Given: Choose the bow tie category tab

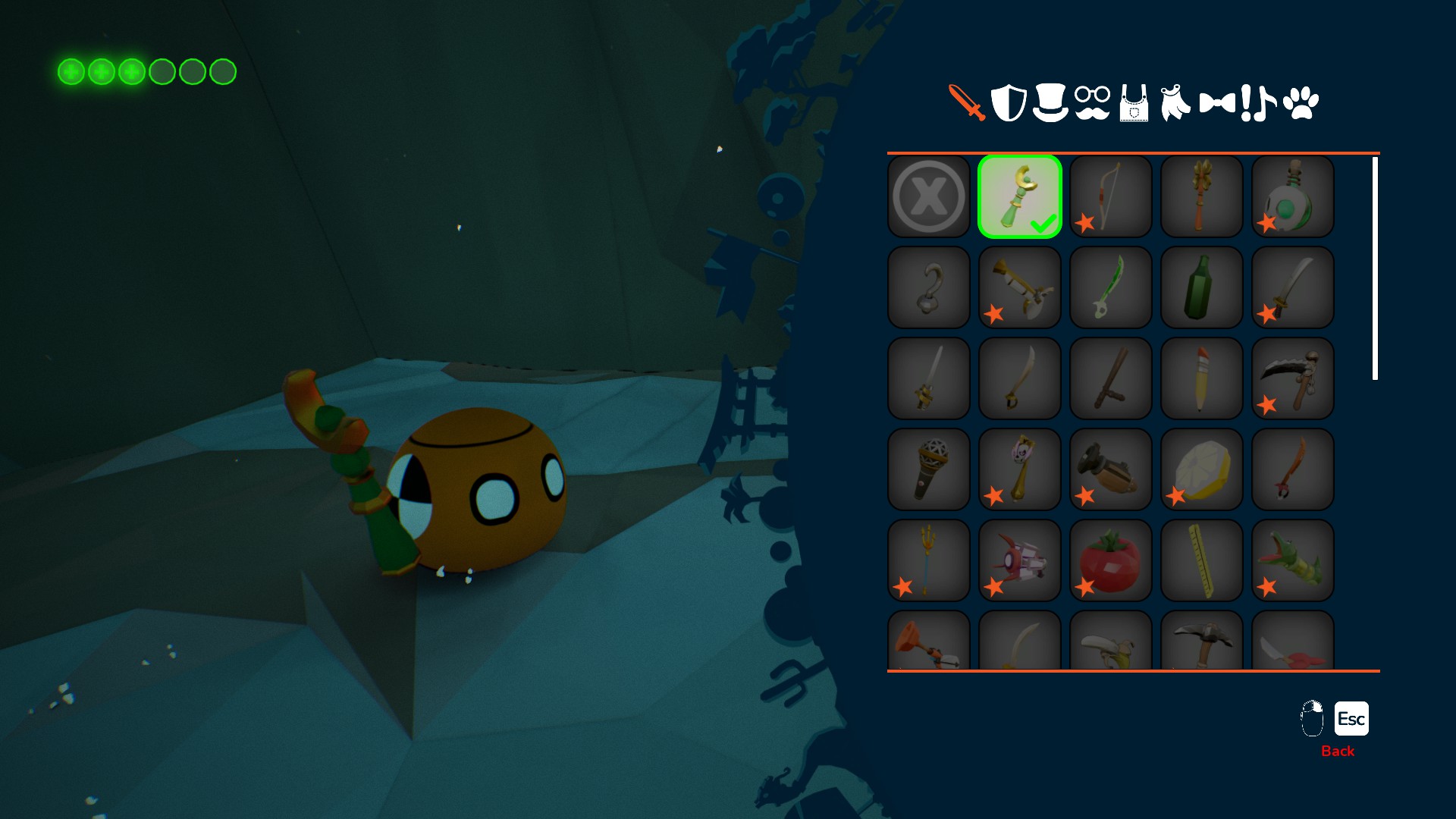Looking at the screenshot, I should [x=1217, y=103].
